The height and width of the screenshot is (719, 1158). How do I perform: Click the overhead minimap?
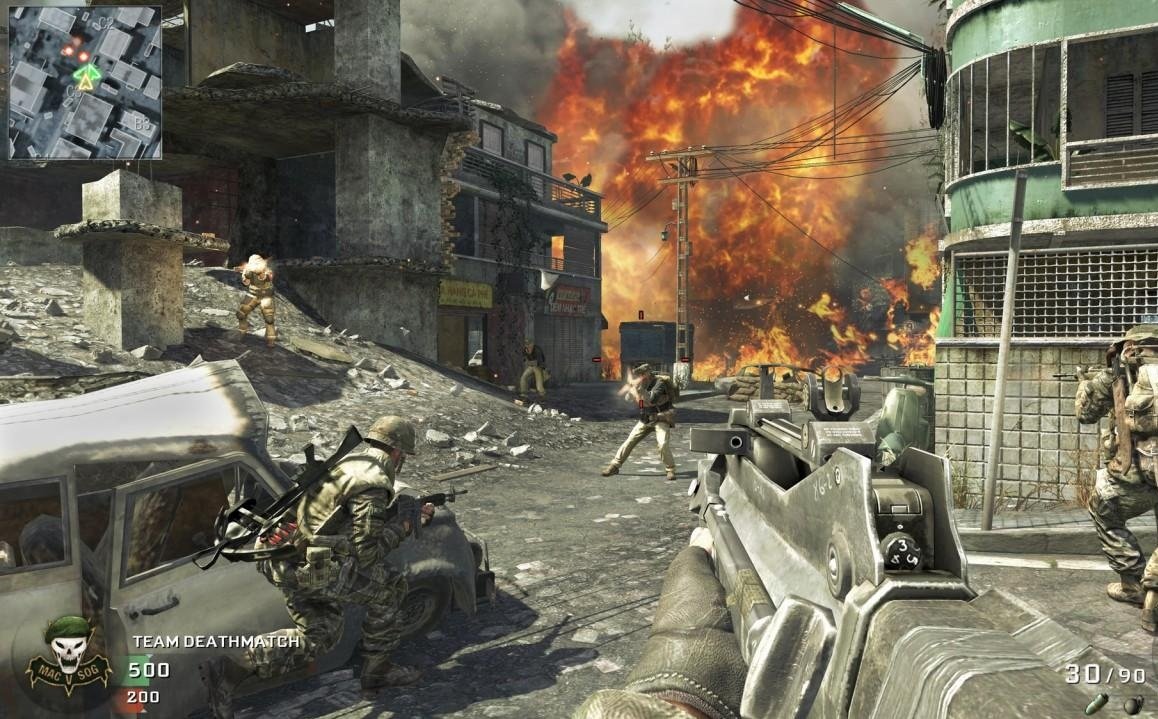pos(85,82)
